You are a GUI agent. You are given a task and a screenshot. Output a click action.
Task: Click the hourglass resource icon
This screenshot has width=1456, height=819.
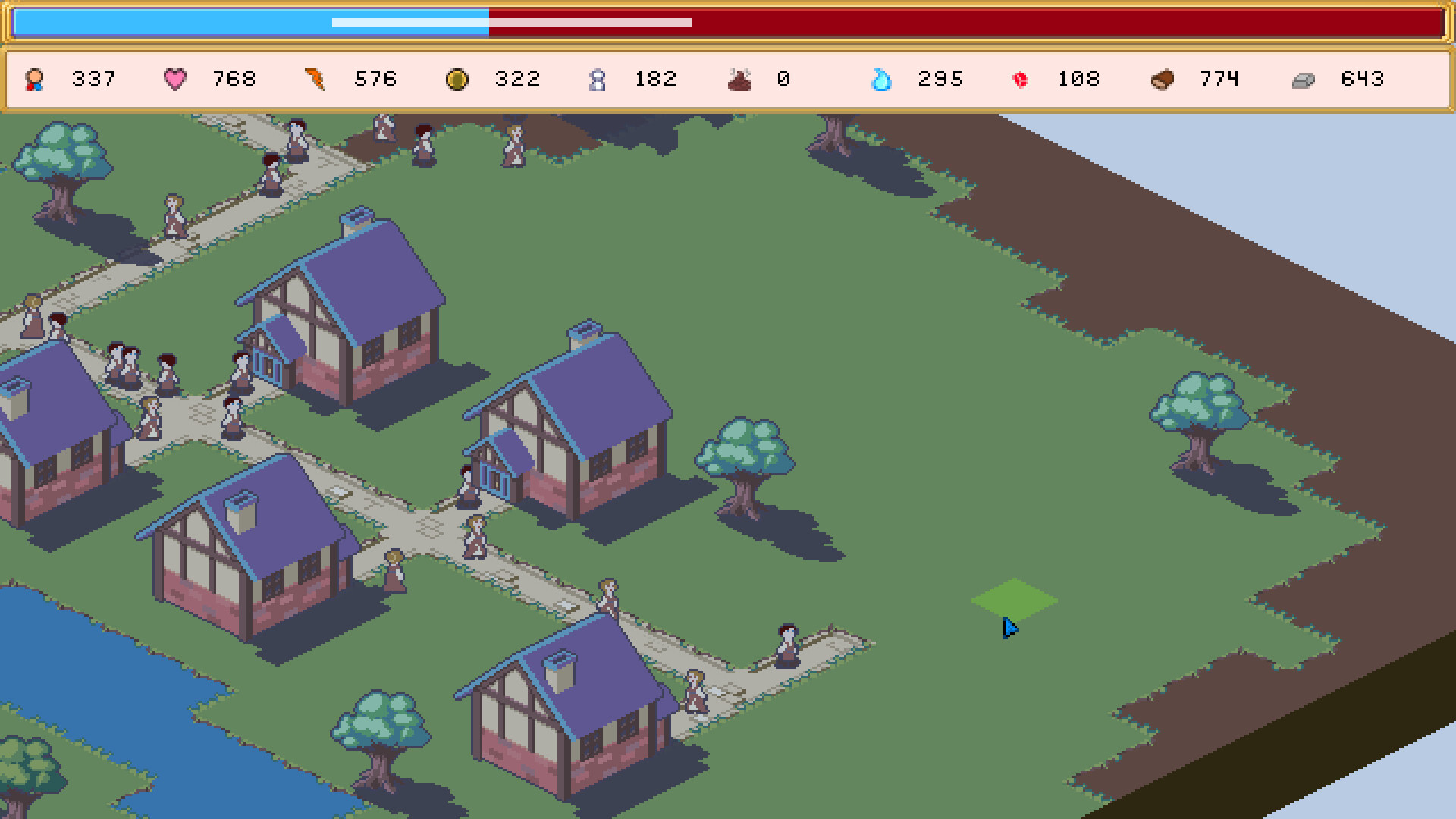coord(598,79)
